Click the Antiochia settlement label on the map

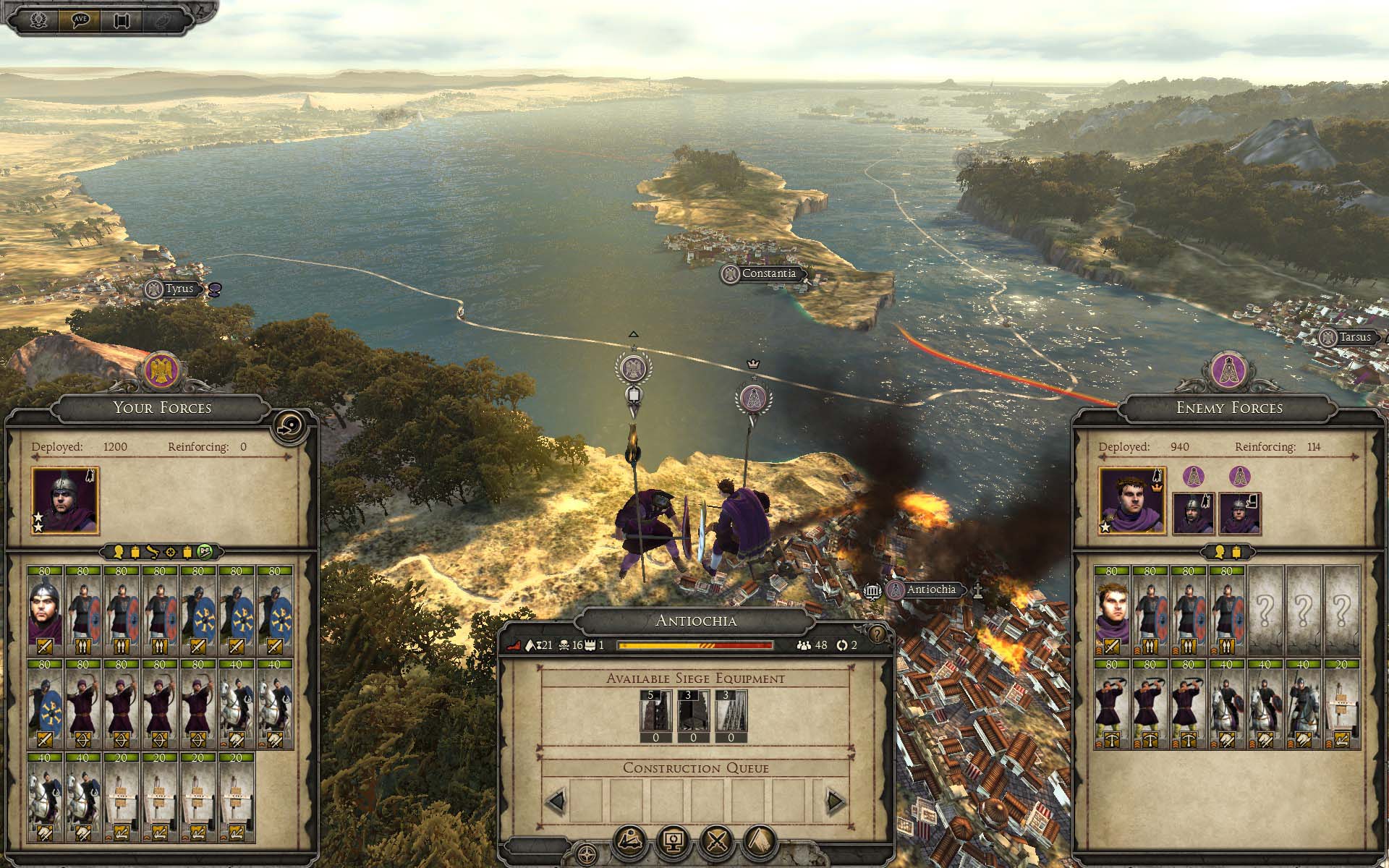pyautogui.click(x=931, y=590)
